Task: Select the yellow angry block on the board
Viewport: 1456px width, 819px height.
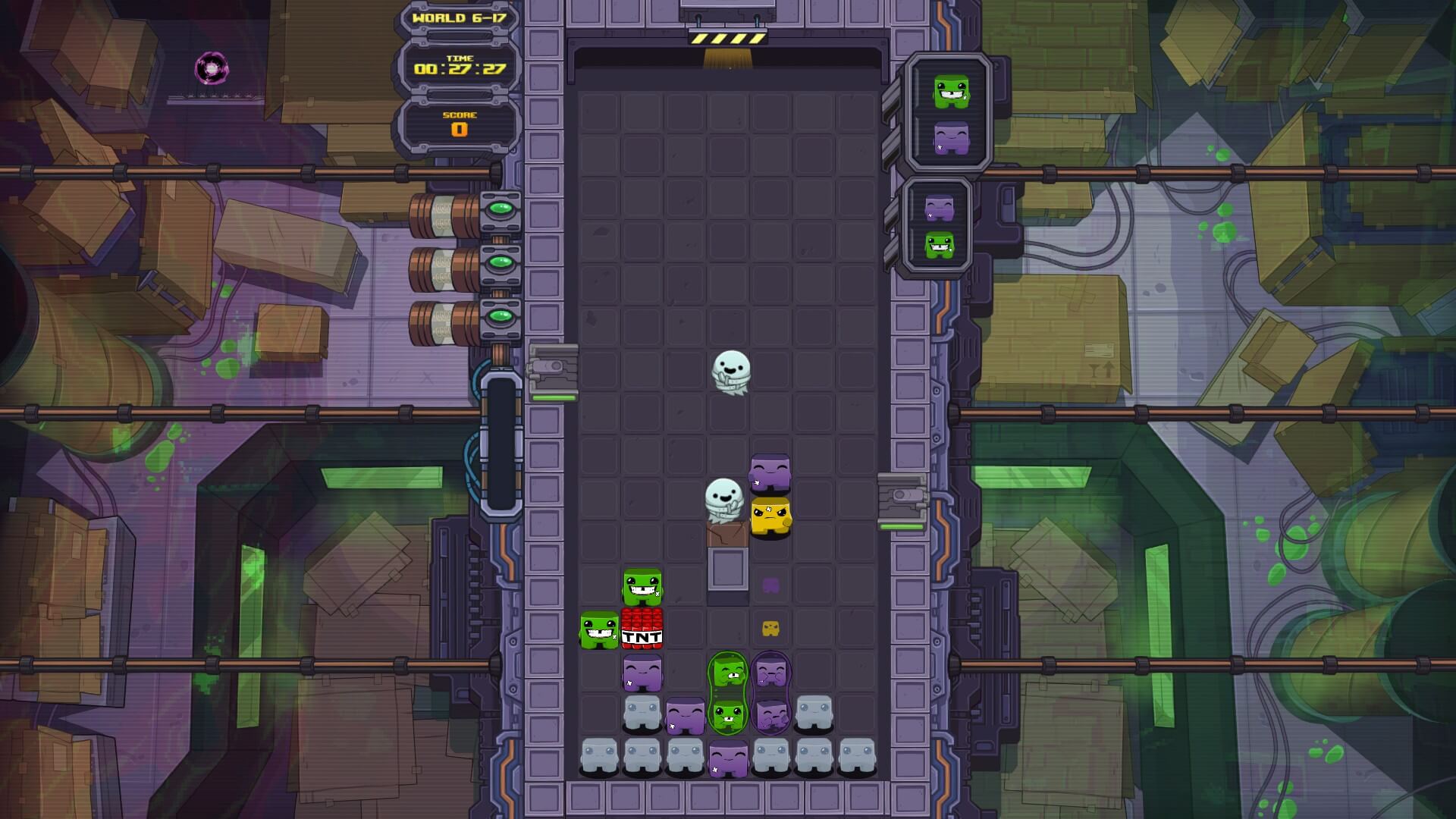Action: [x=770, y=517]
